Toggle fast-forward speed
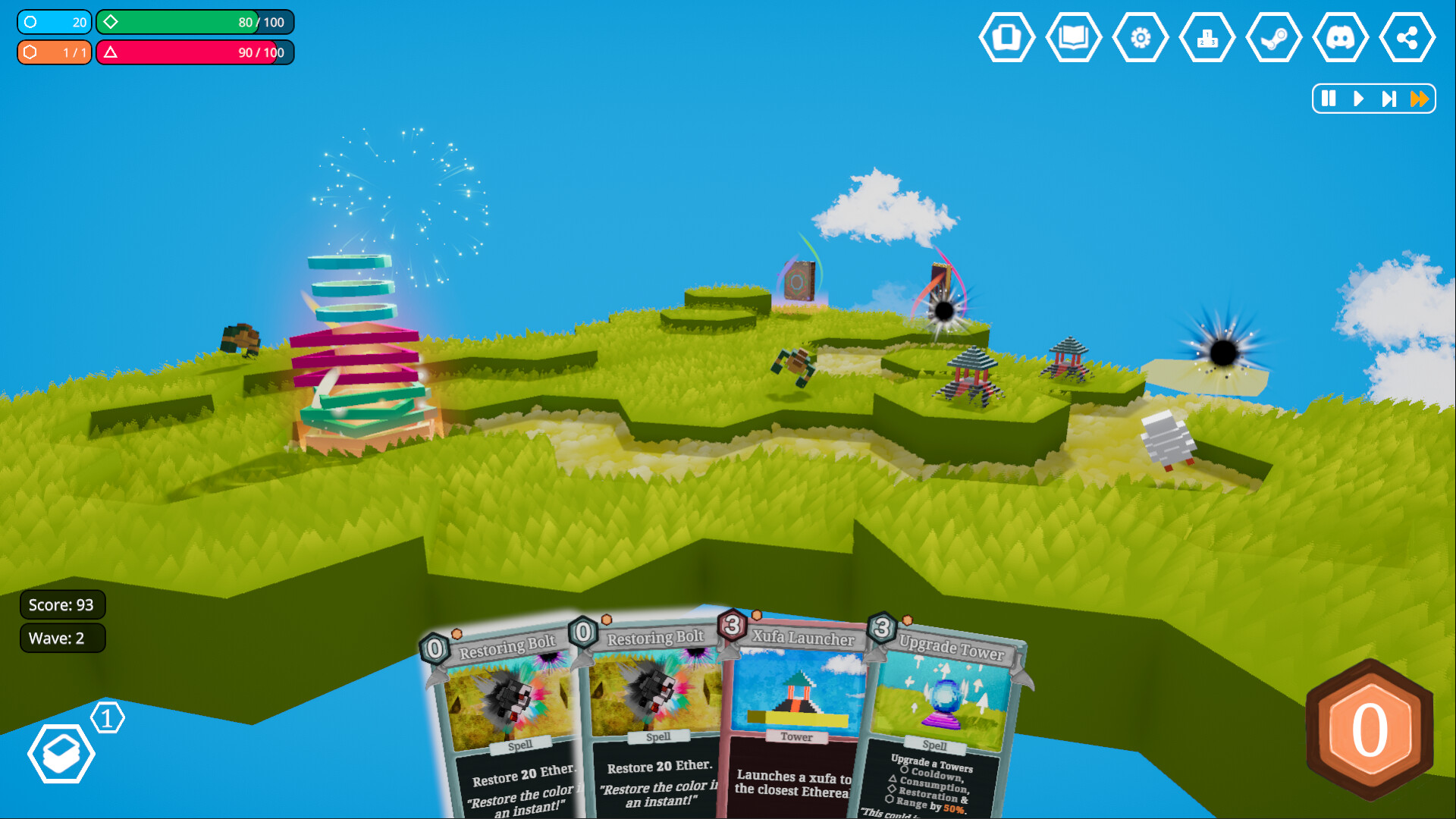 coord(1420,99)
